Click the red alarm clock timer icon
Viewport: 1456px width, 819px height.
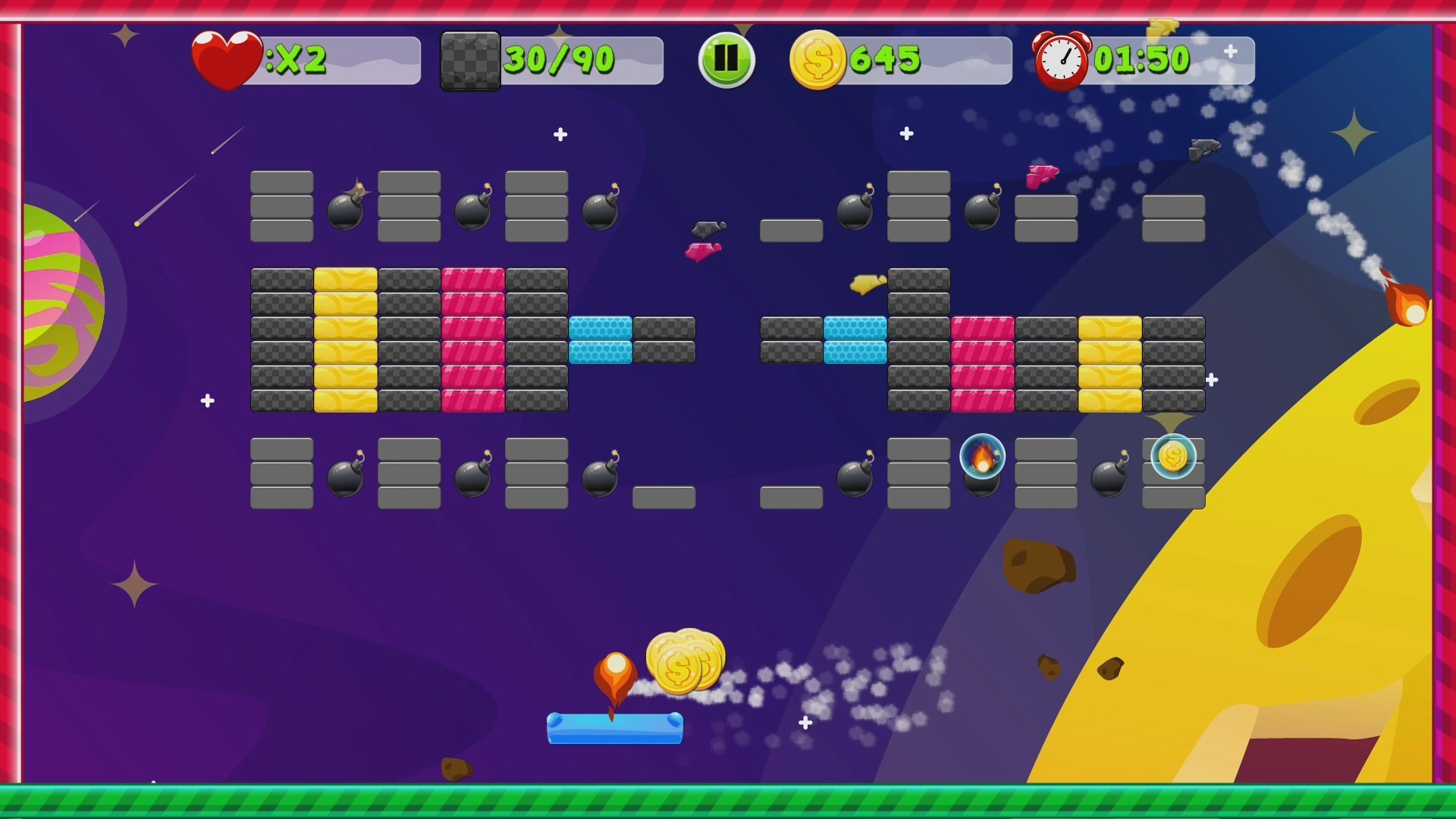point(1061,59)
